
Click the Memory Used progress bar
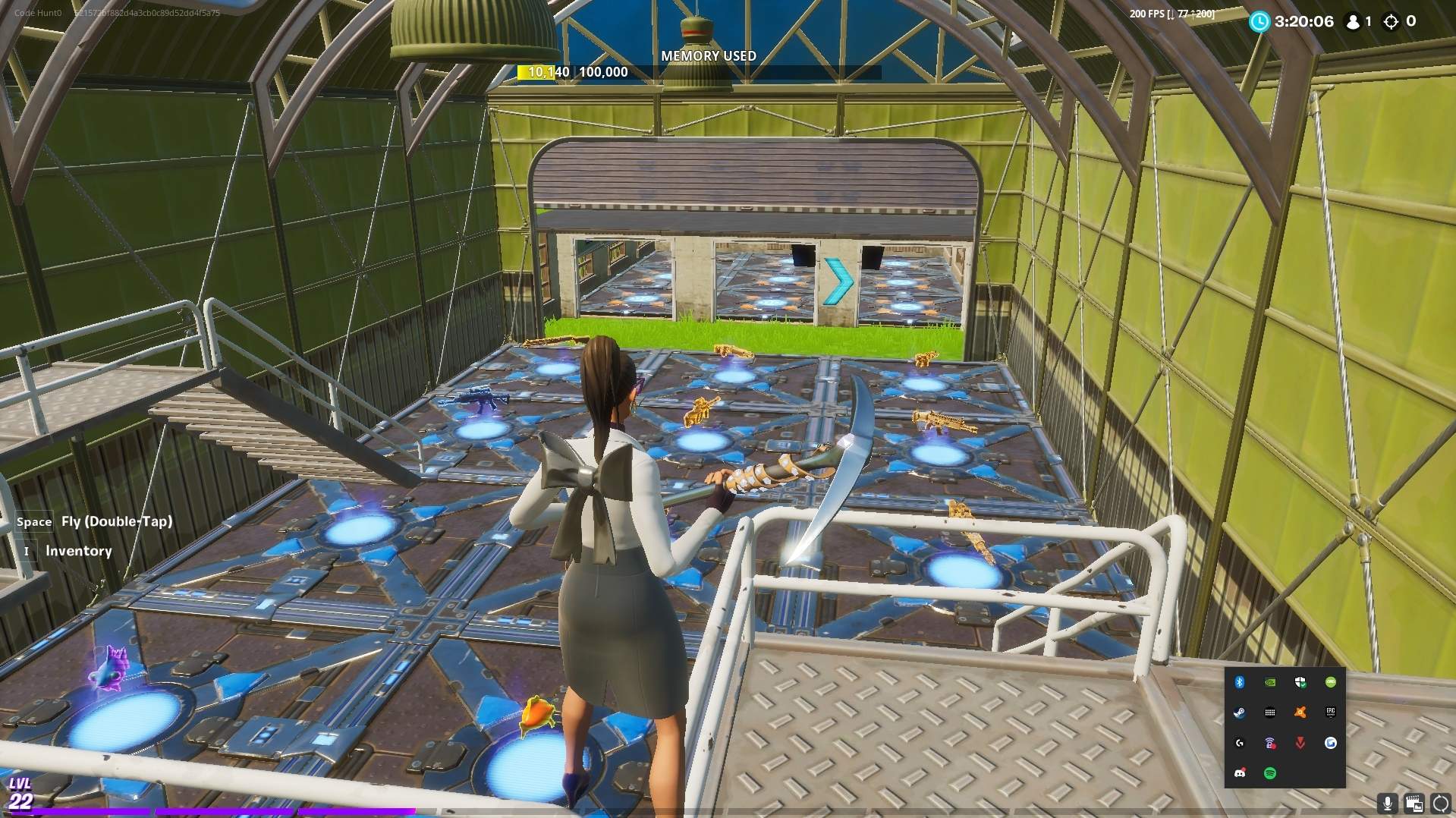click(708, 72)
